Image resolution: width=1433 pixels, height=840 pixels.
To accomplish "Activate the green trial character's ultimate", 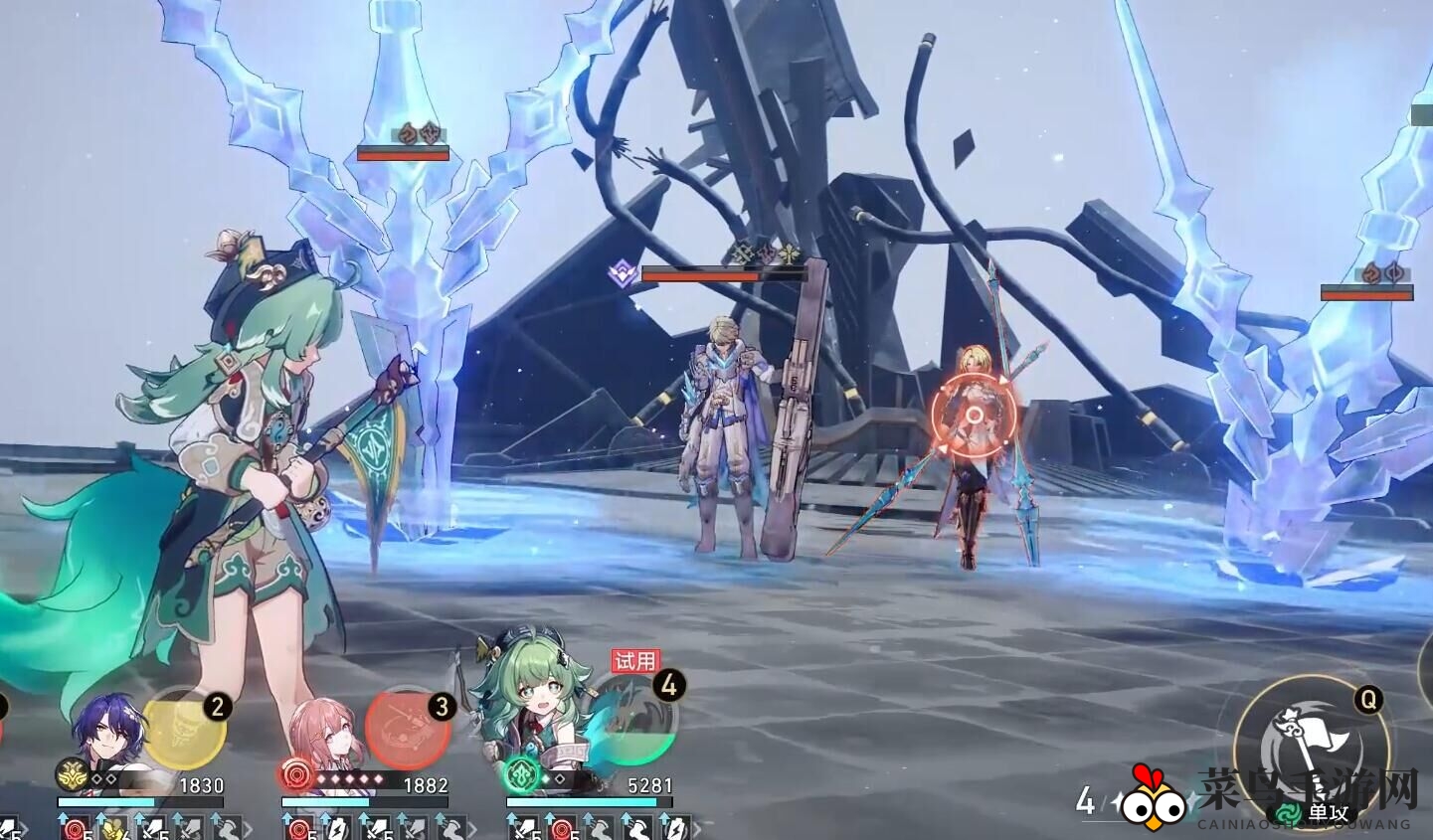I will point(632,728).
